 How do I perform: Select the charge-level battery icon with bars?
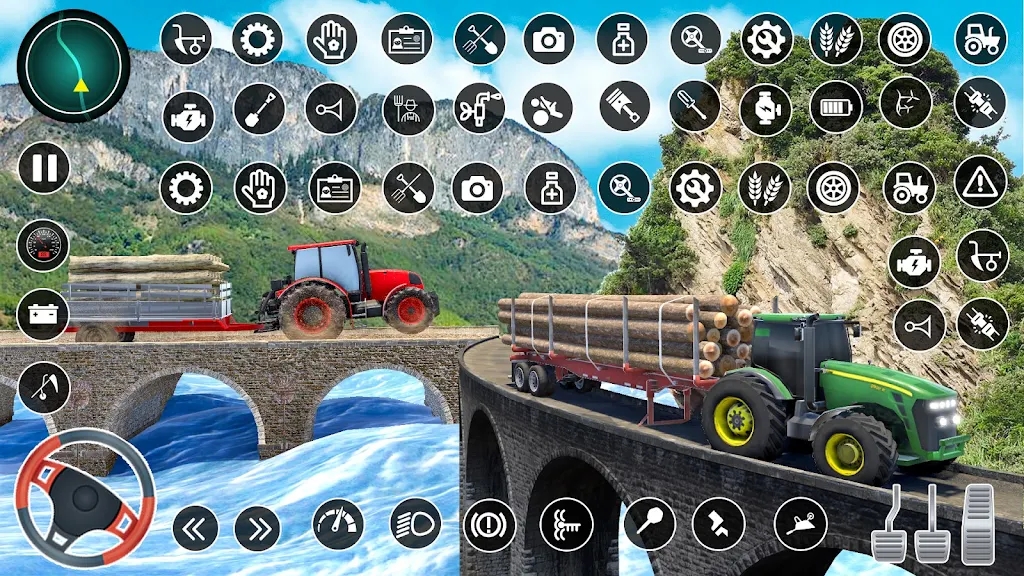click(835, 108)
